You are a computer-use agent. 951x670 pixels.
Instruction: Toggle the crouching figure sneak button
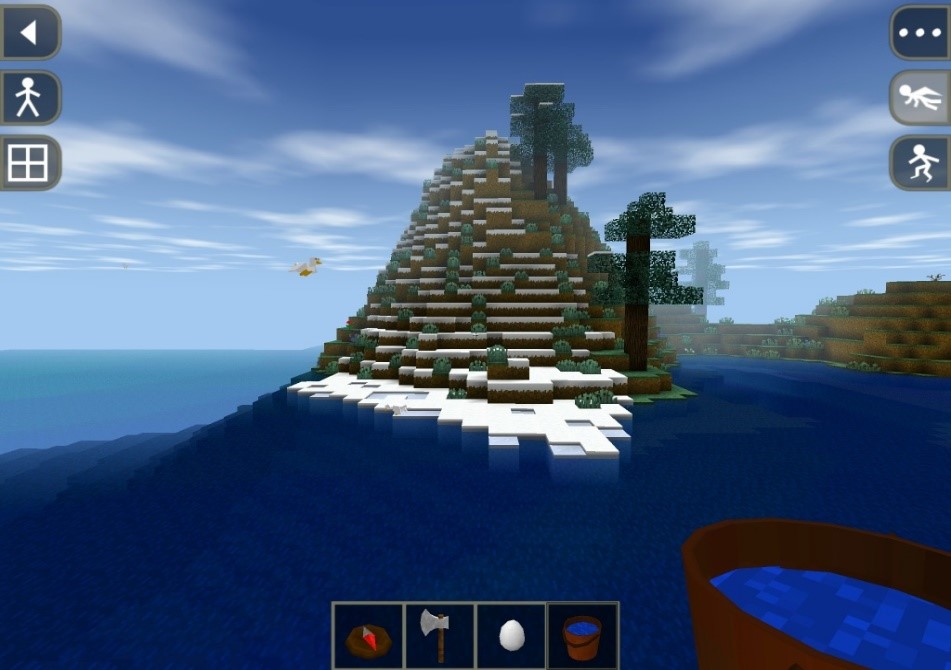[920, 163]
